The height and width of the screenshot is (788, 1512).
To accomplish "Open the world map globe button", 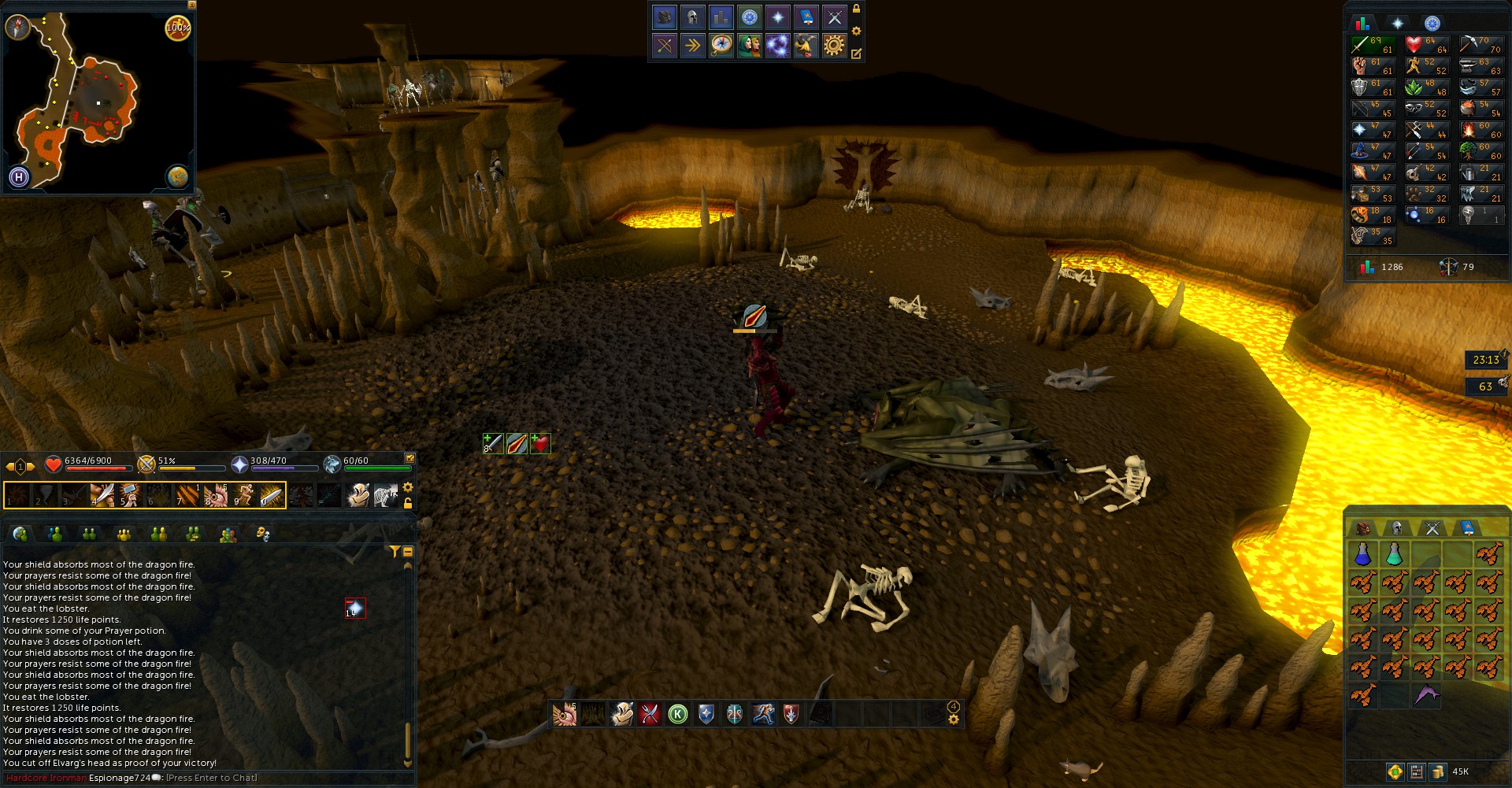I will pos(178,176).
